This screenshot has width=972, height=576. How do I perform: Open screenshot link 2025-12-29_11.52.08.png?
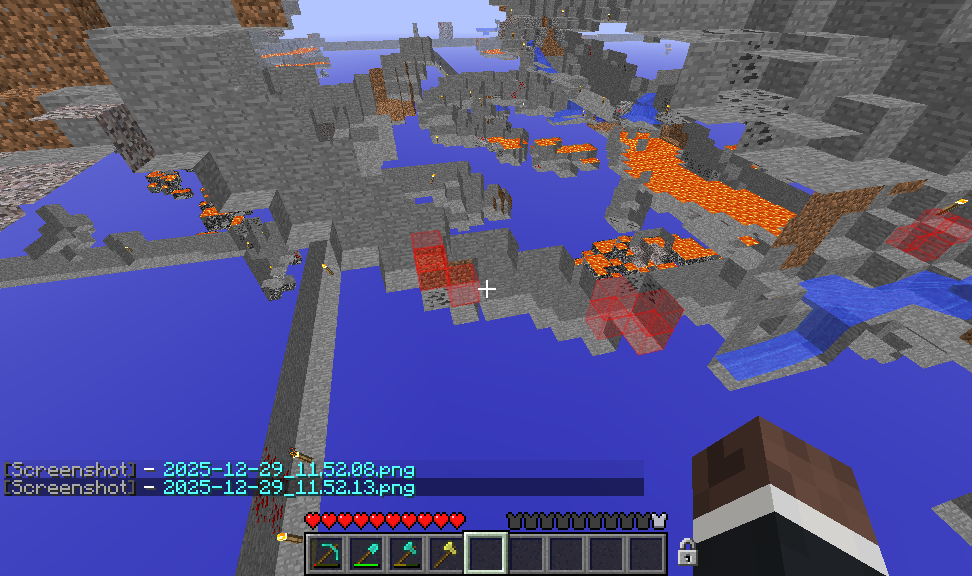[x=288, y=469]
